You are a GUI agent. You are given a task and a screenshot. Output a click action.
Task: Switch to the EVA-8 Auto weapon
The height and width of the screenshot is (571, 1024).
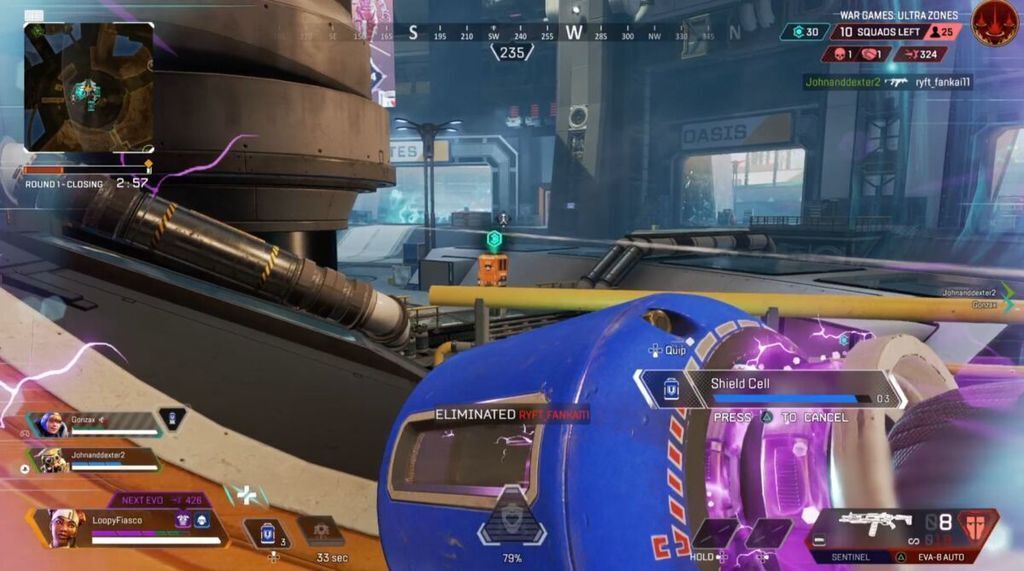[943, 556]
